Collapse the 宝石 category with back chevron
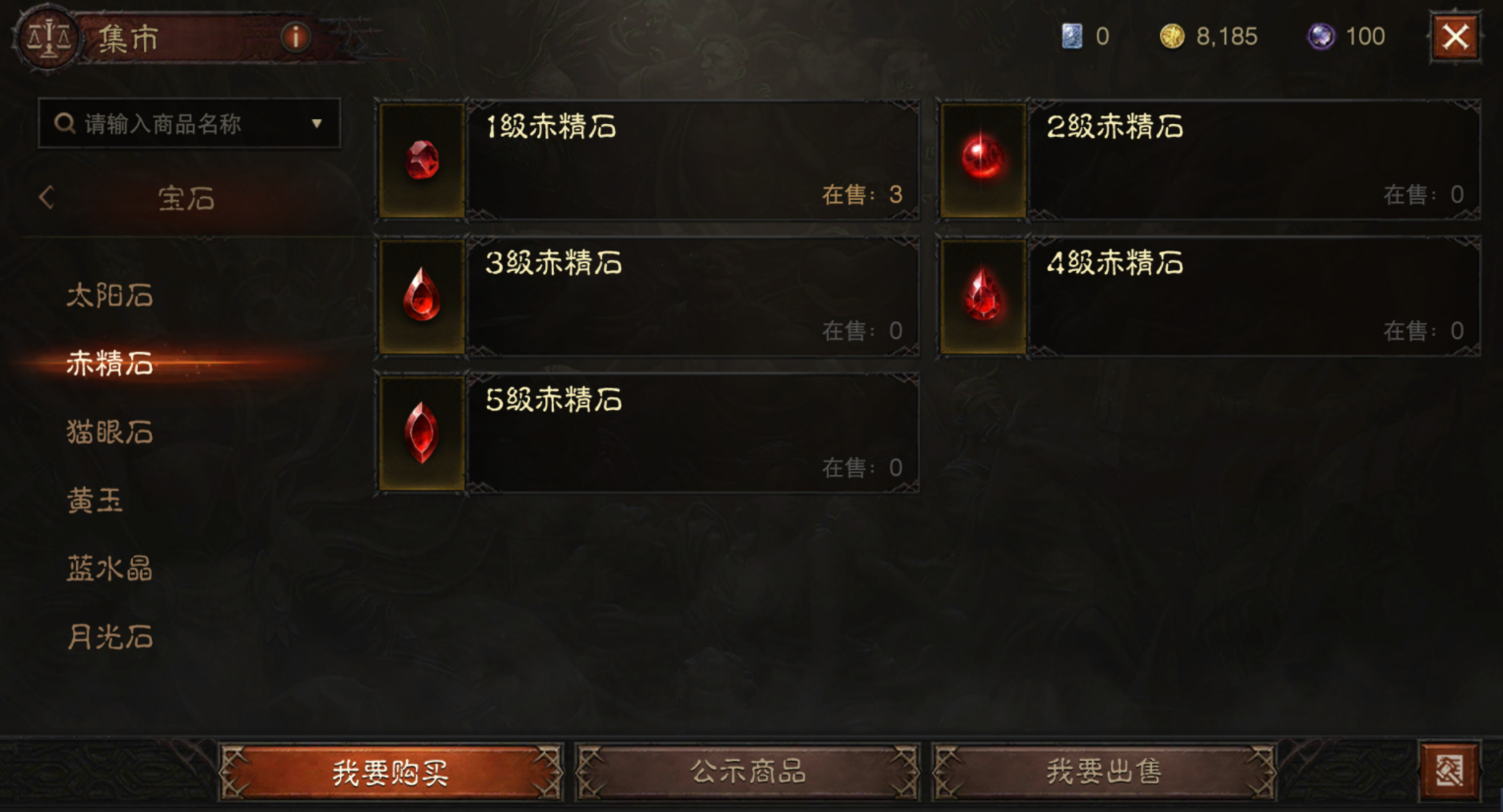The image size is (1503, 812). [x=45, y=197]
